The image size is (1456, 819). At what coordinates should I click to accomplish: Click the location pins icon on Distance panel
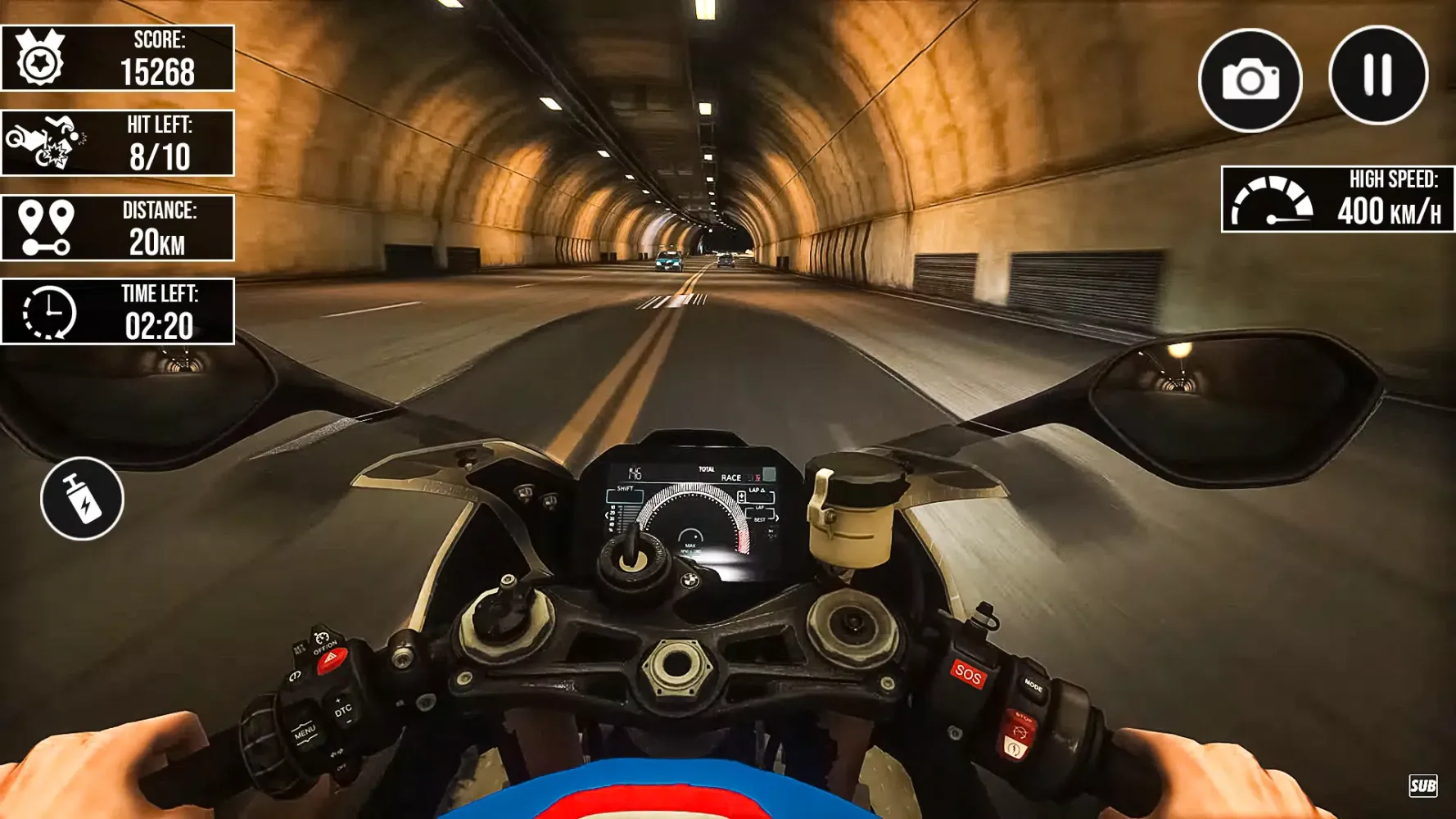pyautogui.click(x=45, y=225)
